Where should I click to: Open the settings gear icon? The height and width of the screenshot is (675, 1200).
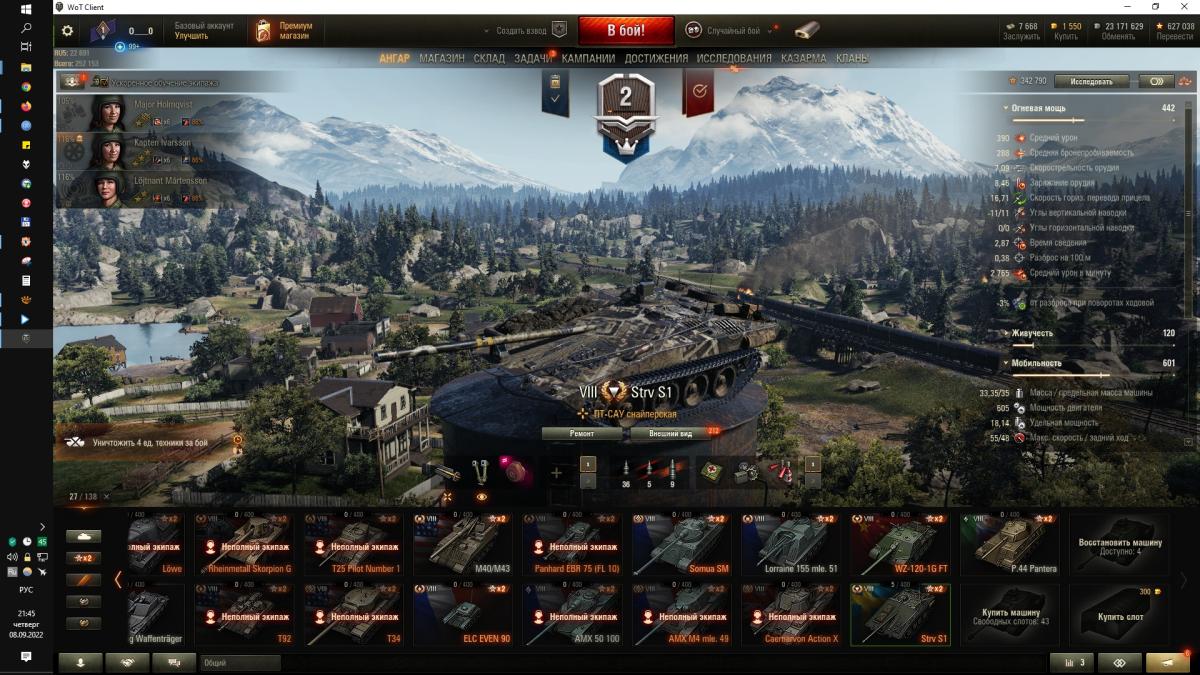pos(67,31)
